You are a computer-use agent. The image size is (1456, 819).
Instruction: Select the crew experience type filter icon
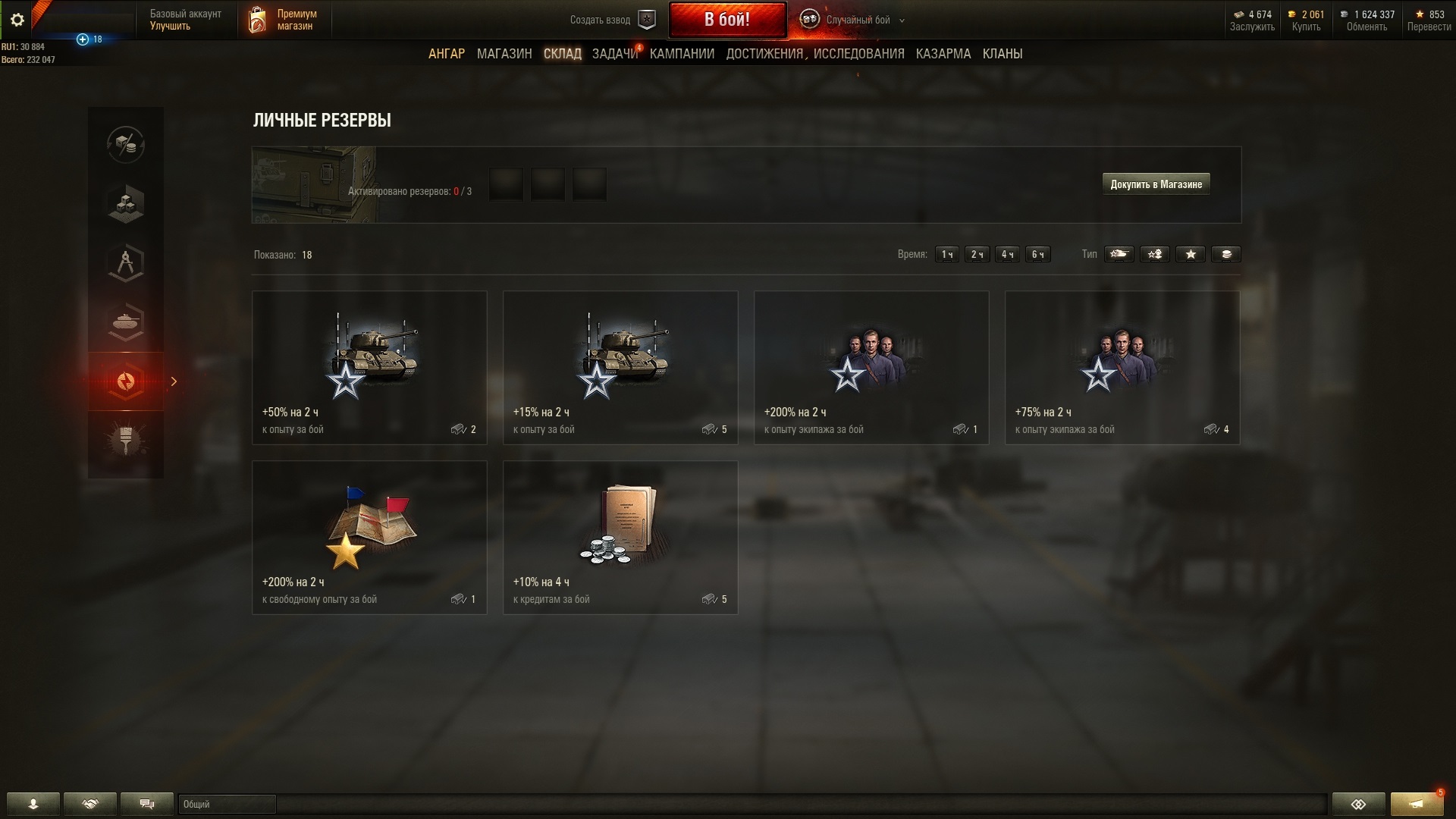1155,254
